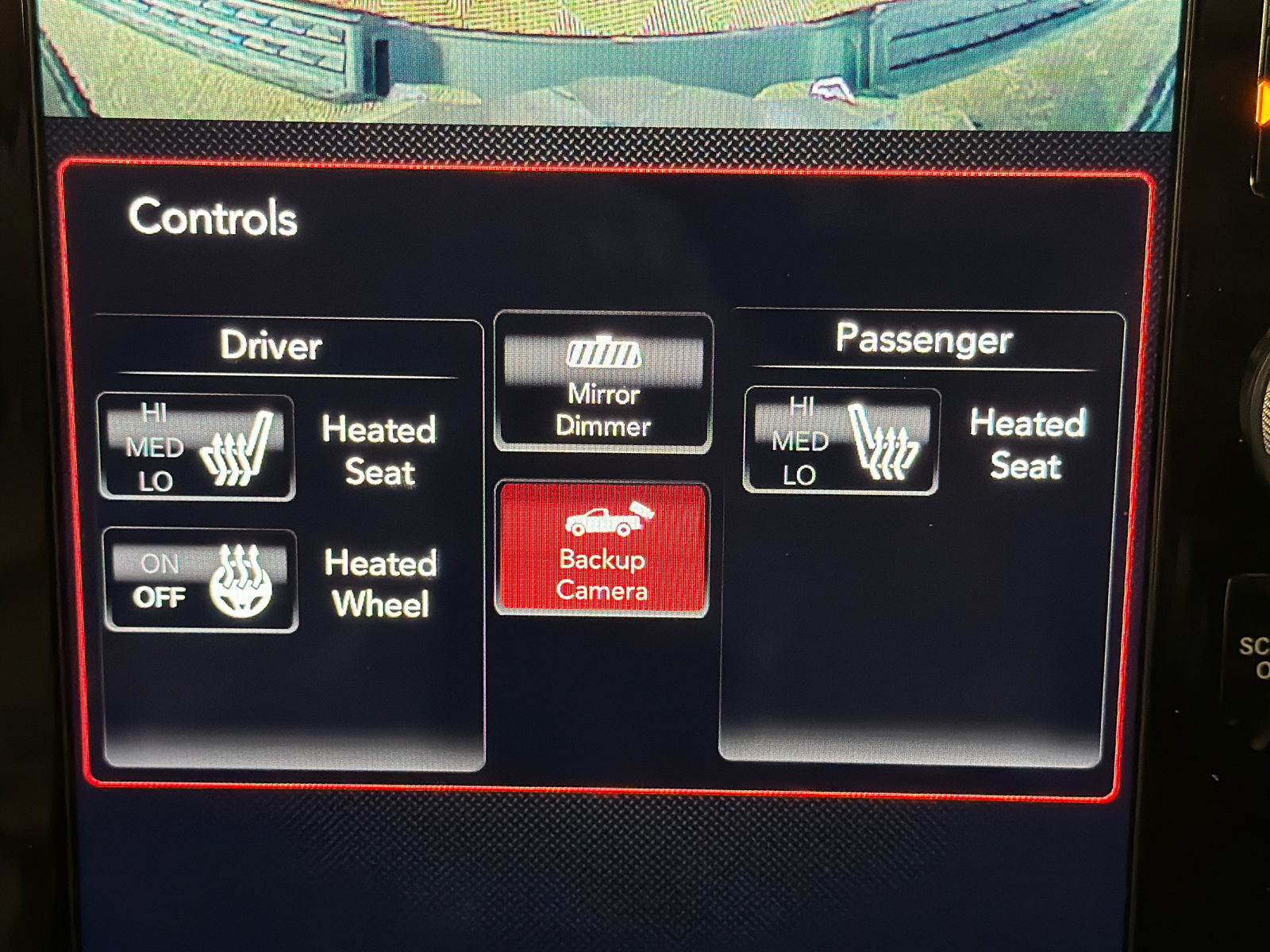Select MED on the driver heated seat
Image resolution: width=1270 pixels, height=952 pixels.
pyautogui.click(x=156, y=446)
